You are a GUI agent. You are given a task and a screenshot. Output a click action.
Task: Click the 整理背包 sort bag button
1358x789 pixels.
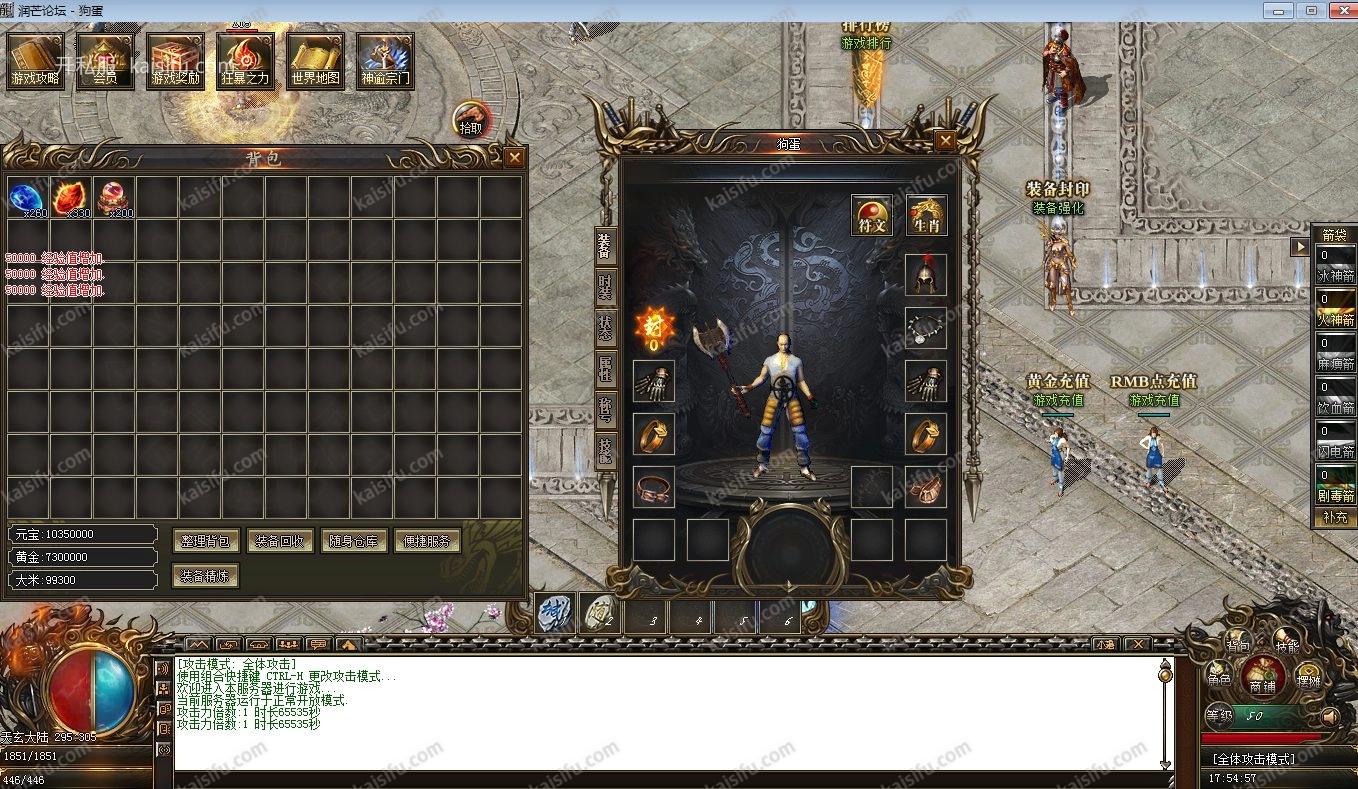pyautogui.click(x=206, y=541)
